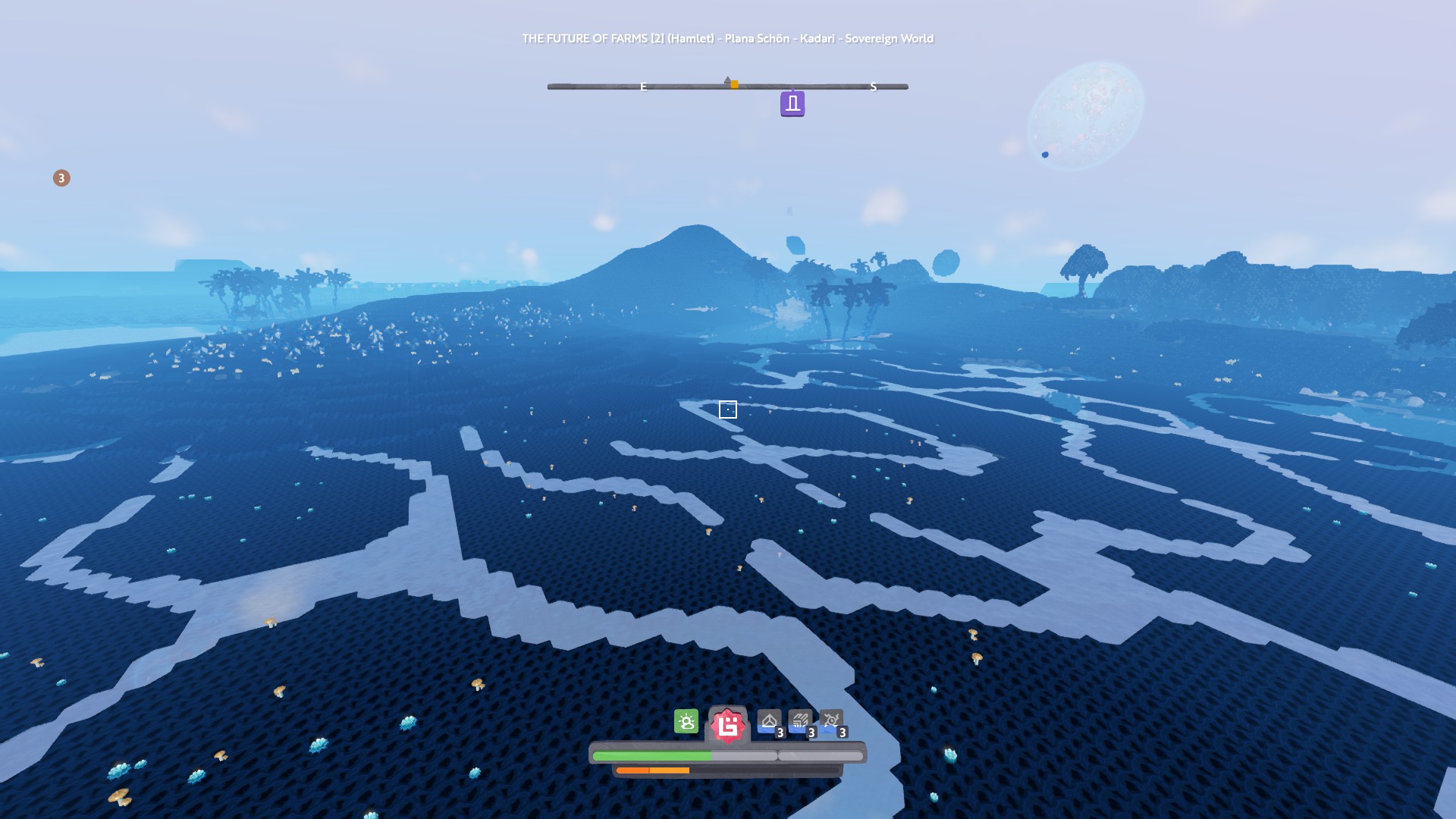The height and width of the screenshot is (819, 1456).
Task: Click the gray triangle heading pointer above the compass
Action: click(x=728, y=78)
